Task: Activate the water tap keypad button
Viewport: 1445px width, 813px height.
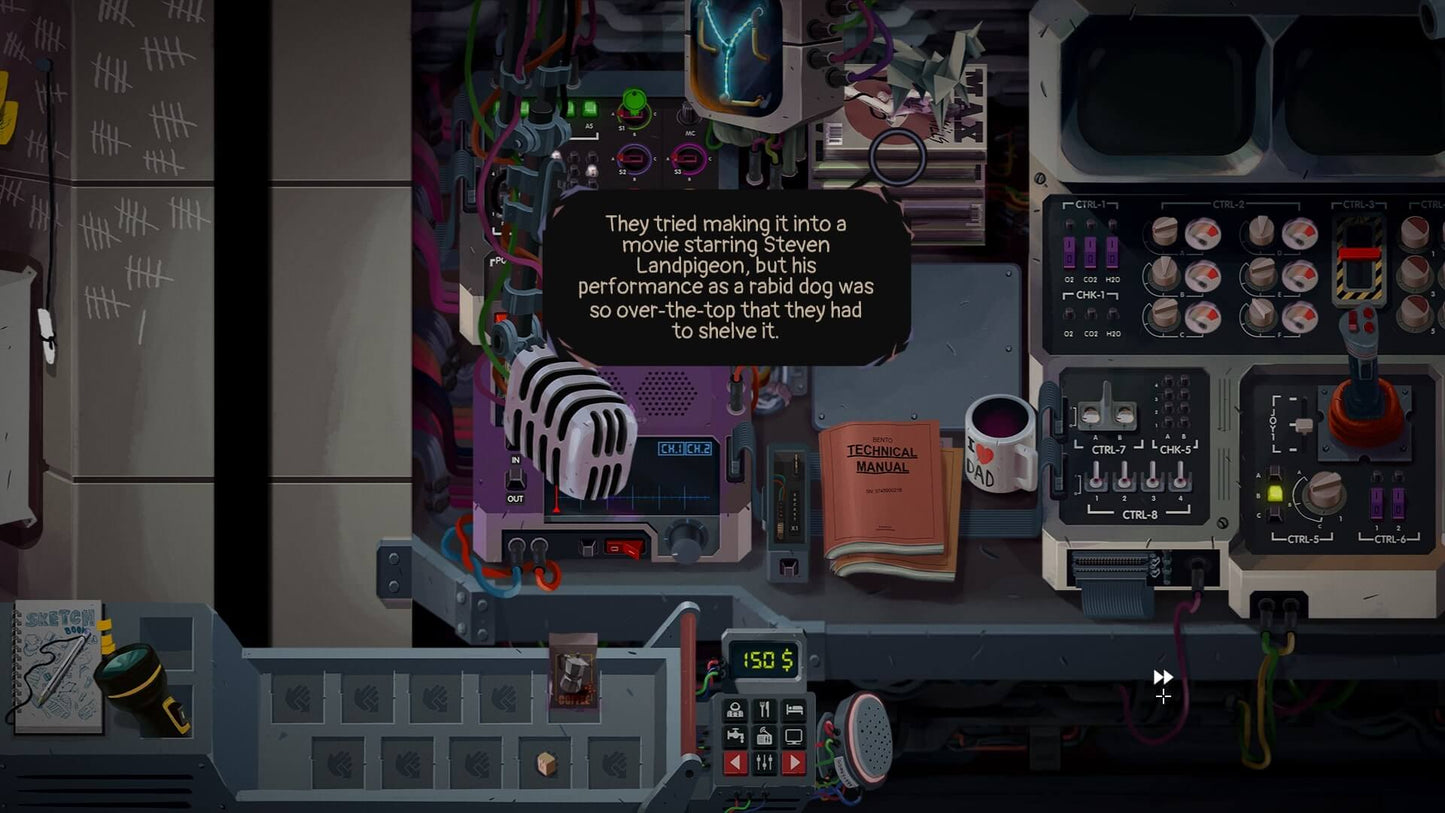Action: tap(735, 737)
